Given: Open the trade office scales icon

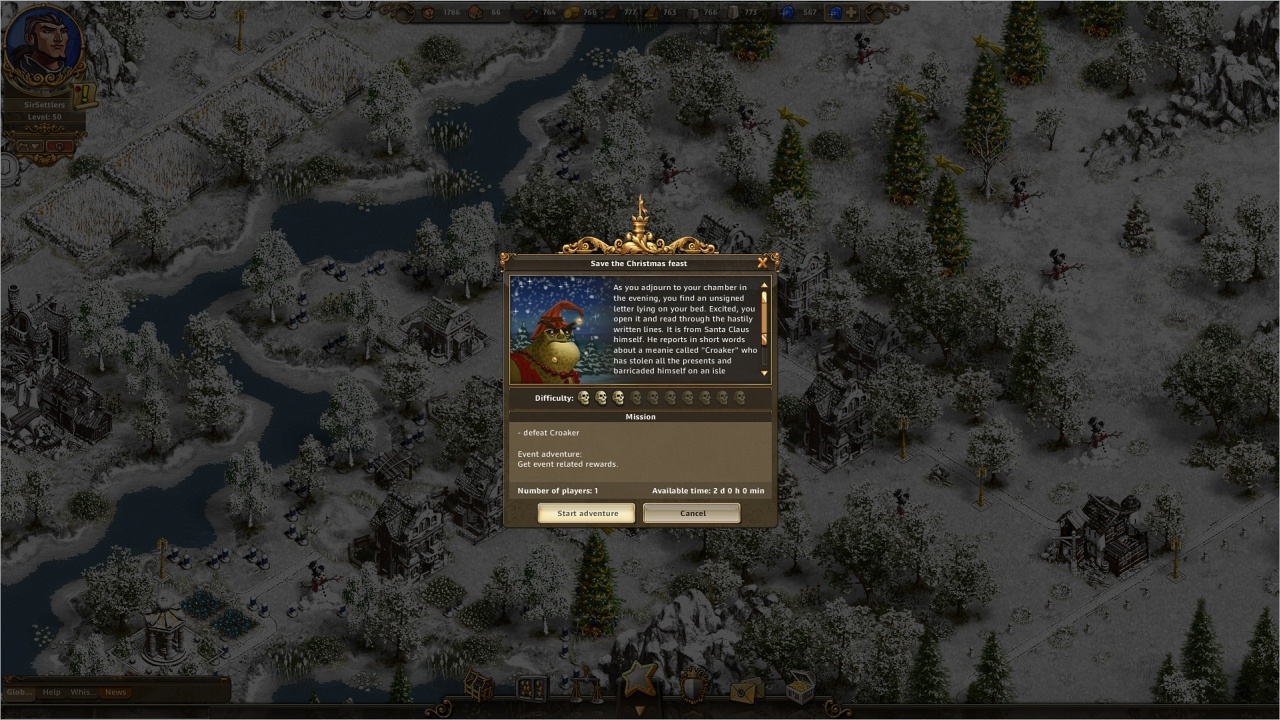Looking at the screenshot, I should point(585,686).
